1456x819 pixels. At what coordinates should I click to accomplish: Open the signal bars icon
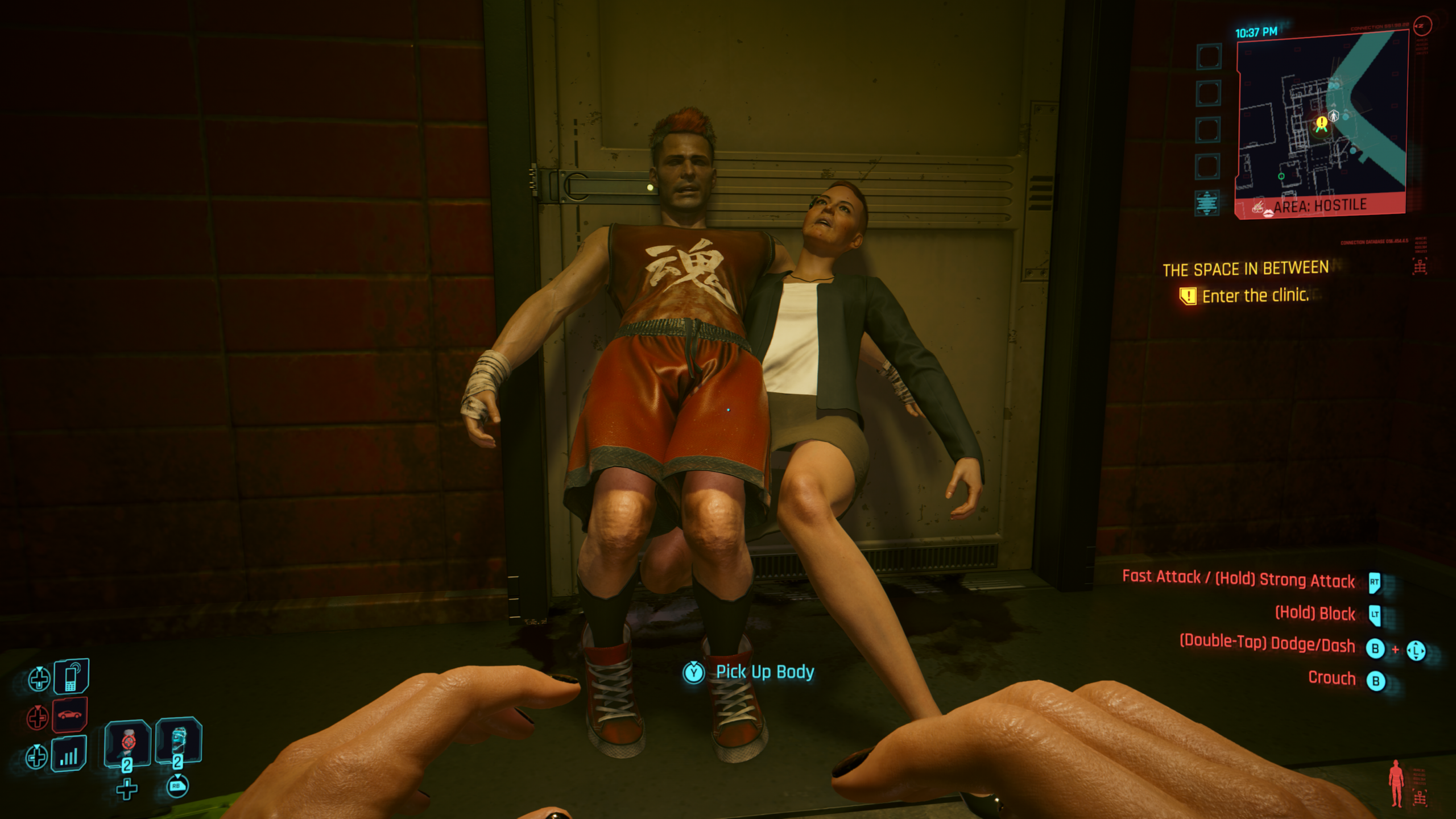pos(69,754)
